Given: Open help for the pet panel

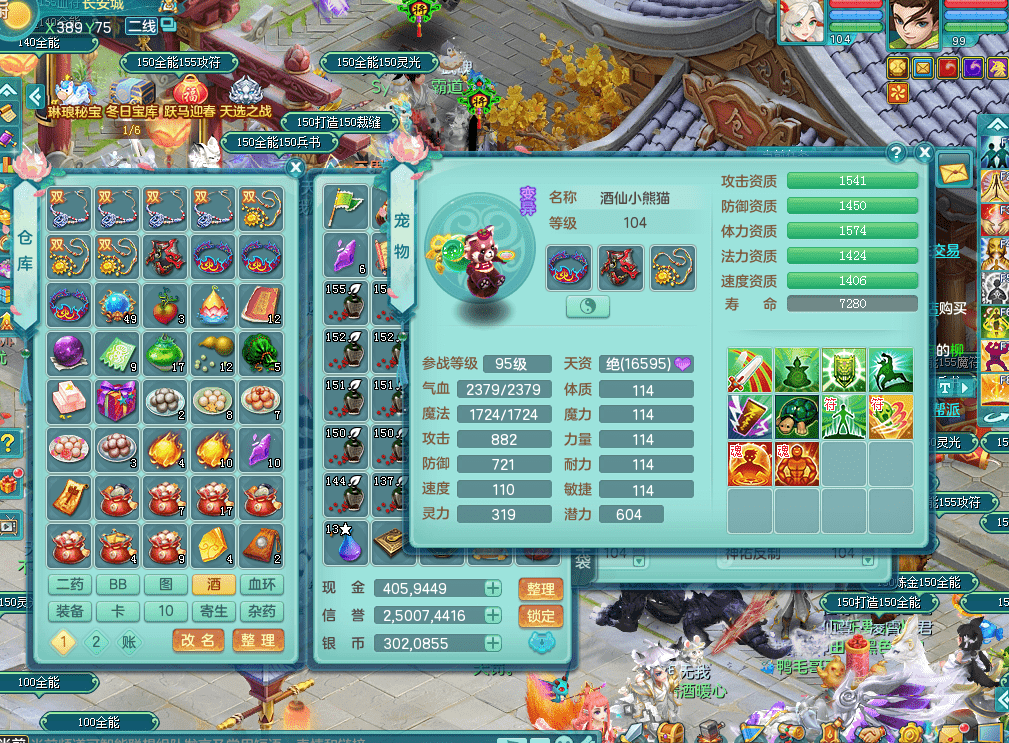Looking at the screenshot, I should point(896,153).
